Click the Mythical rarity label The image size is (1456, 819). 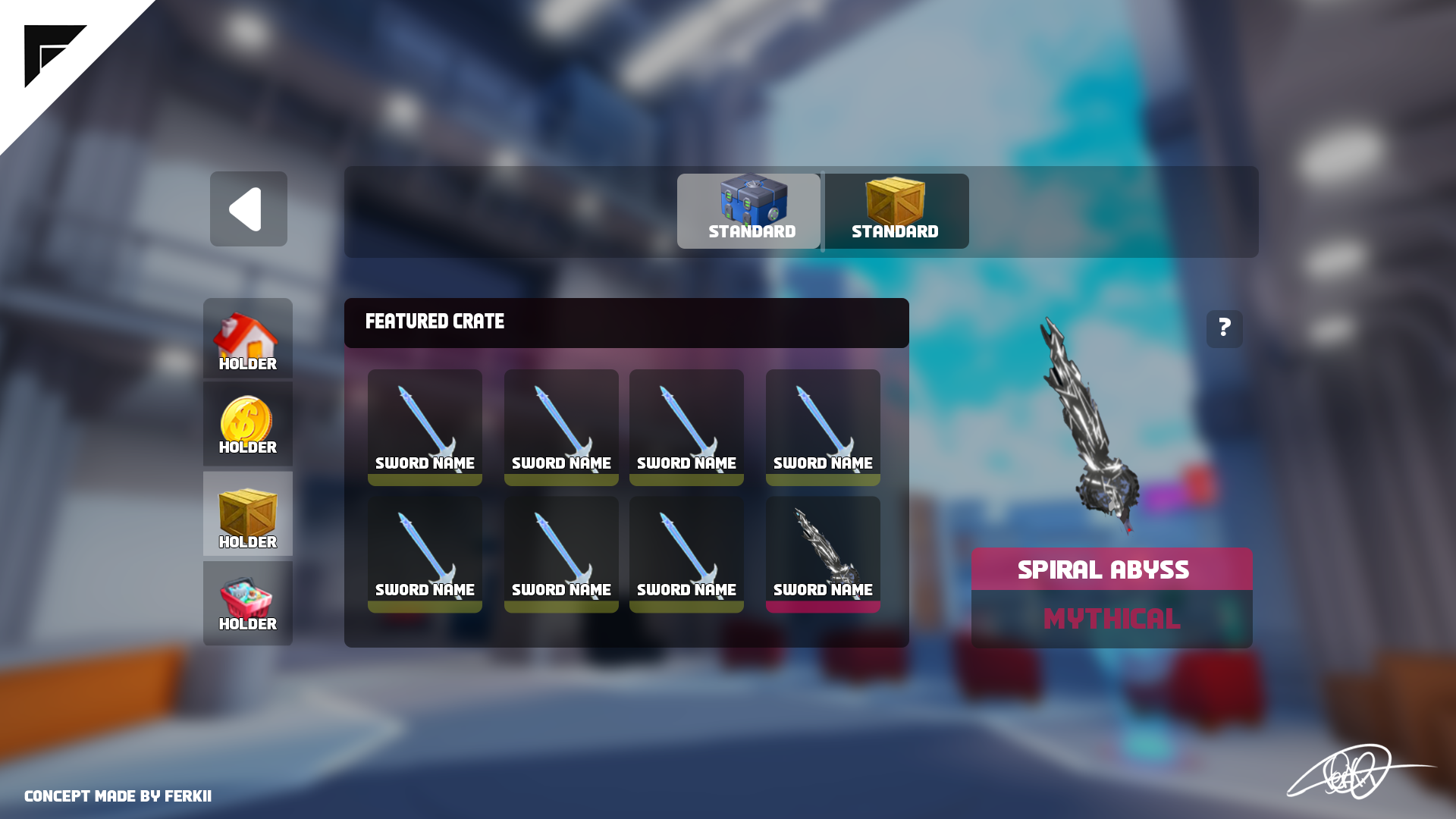point(1111,618)
